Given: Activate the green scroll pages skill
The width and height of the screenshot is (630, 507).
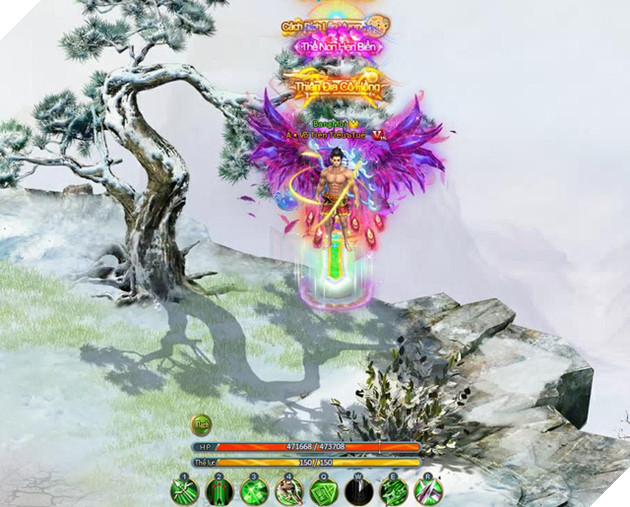Looking at the screenshot, I should pyautogui.click(x=324, y=491).
